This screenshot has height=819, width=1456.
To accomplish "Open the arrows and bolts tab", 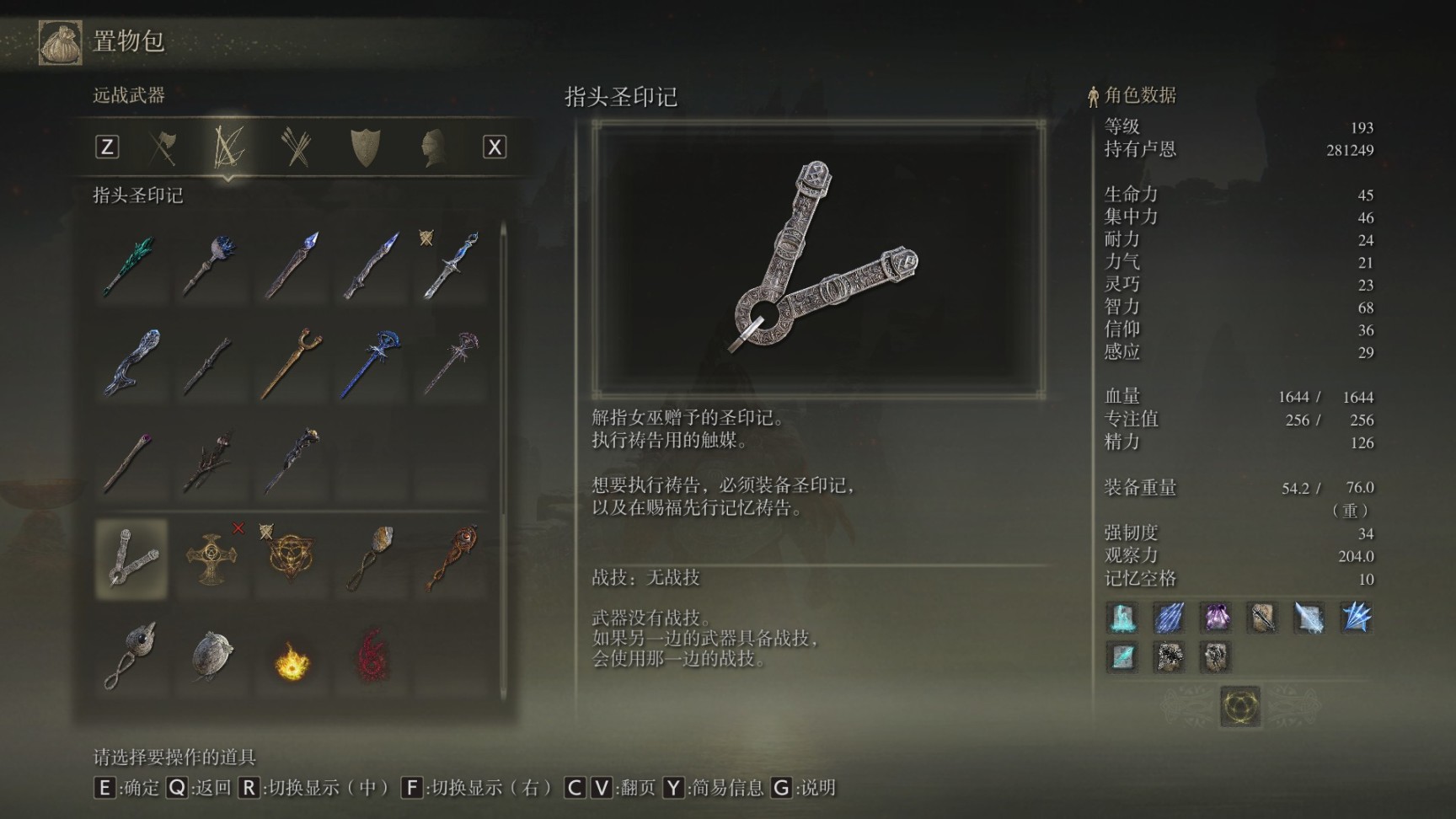I will (x=296, y=147).
